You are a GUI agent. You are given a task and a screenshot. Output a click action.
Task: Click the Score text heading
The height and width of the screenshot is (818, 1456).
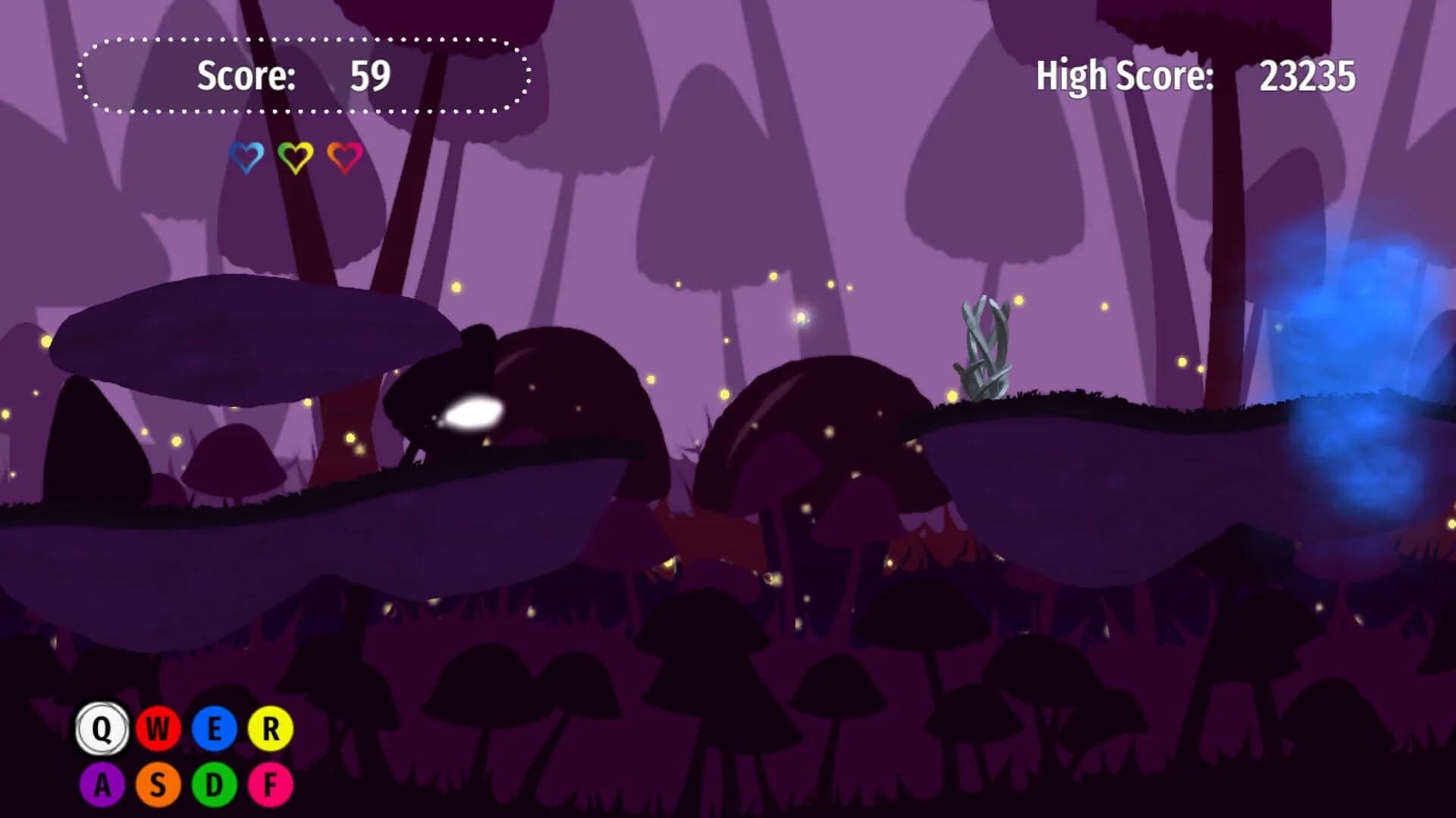pos(245,75)
